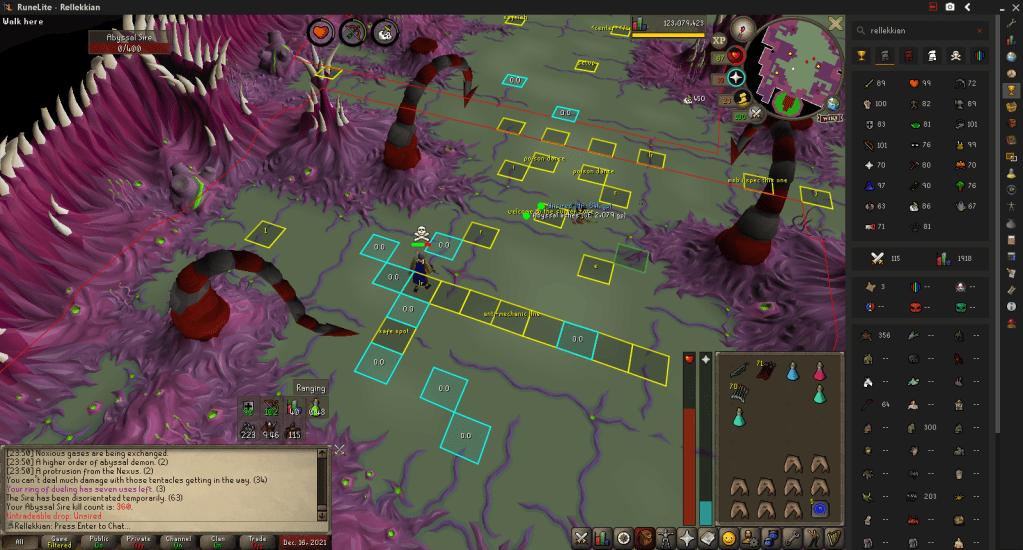Select the blue rune pouch item
Viewport: 1023px width, 550px height.
[819, 510]
